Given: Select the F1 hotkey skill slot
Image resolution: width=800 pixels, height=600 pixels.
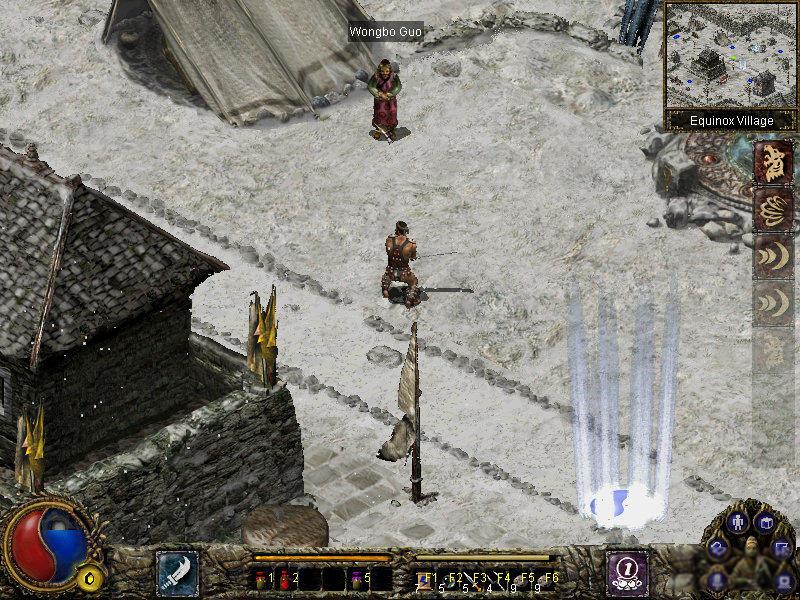Looking at the screenshot, I should click(x=424, y=578).
